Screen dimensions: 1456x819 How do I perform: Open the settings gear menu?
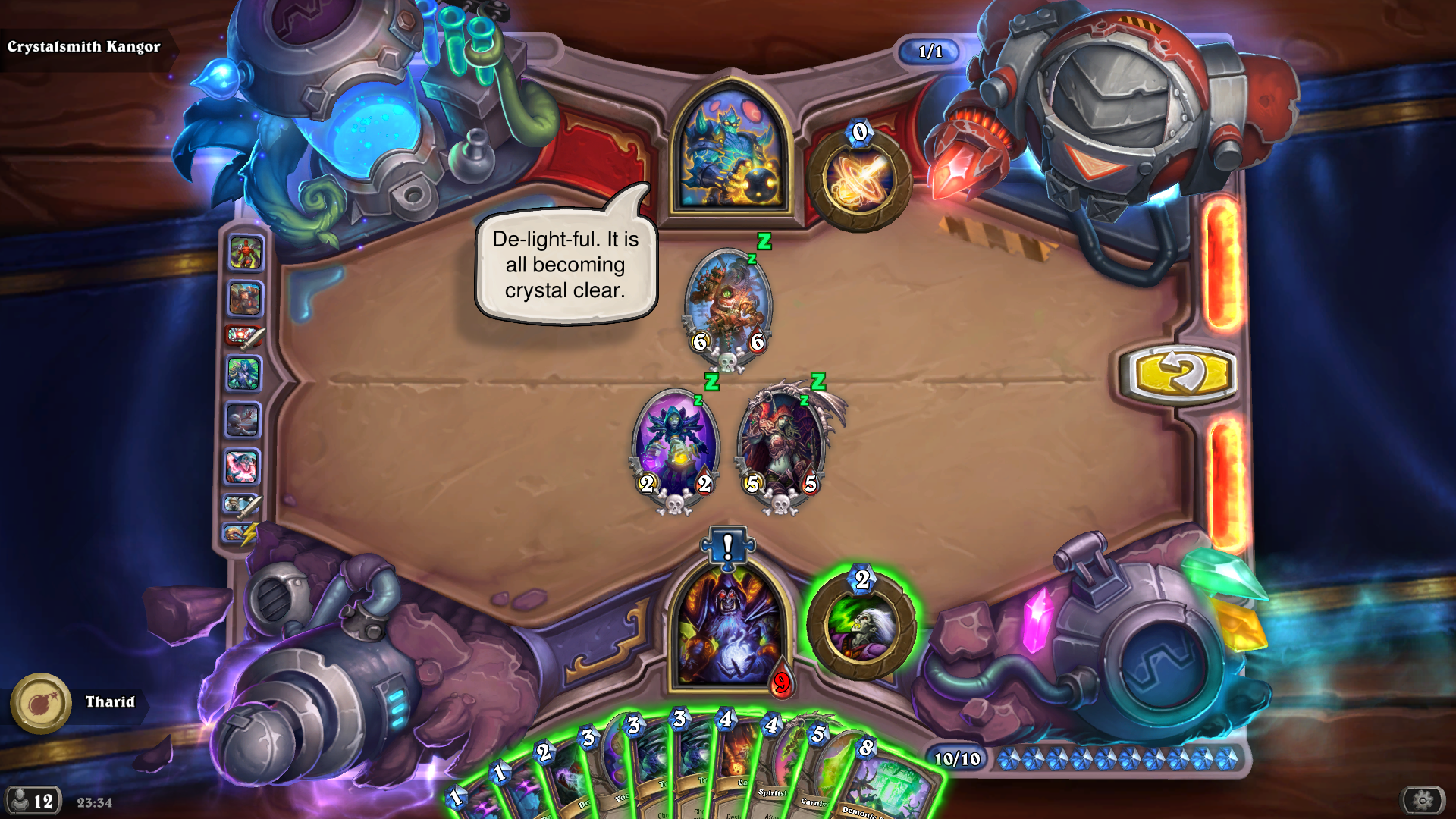(x=1423, y=800)
